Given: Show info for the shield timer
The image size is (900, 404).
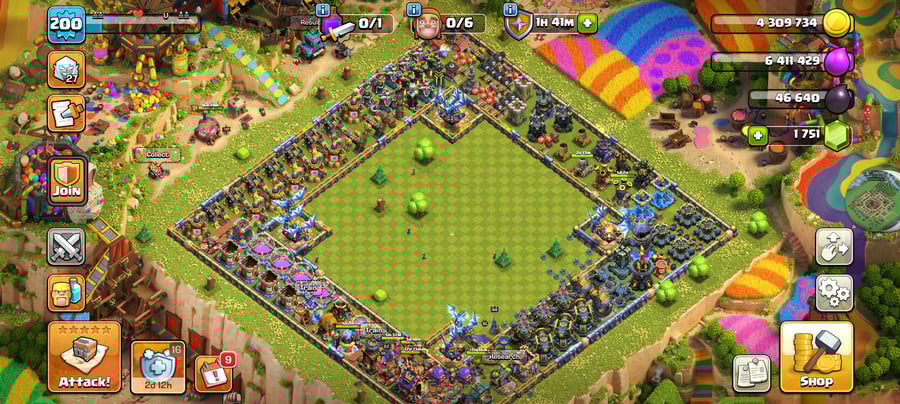Looking at the screenshot, I should tap(511, 9).
